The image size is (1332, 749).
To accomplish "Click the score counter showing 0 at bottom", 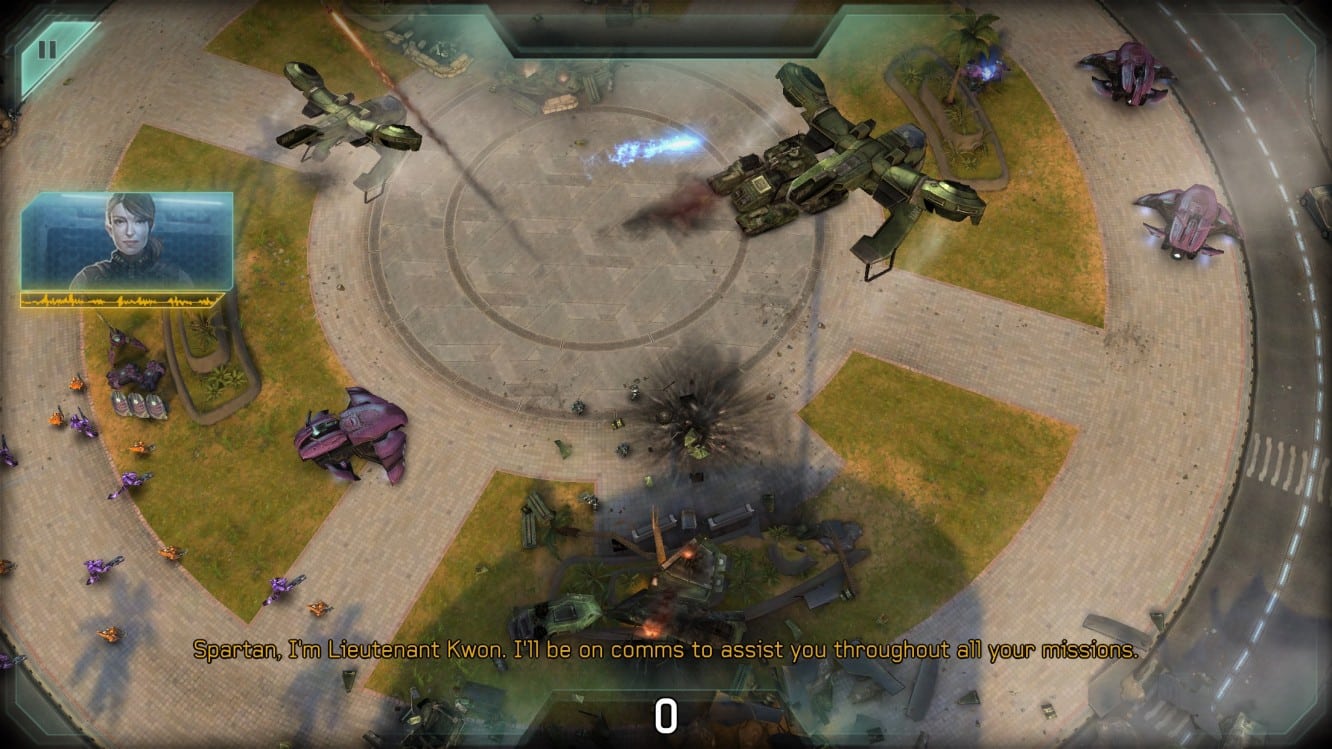I will 666,714.
